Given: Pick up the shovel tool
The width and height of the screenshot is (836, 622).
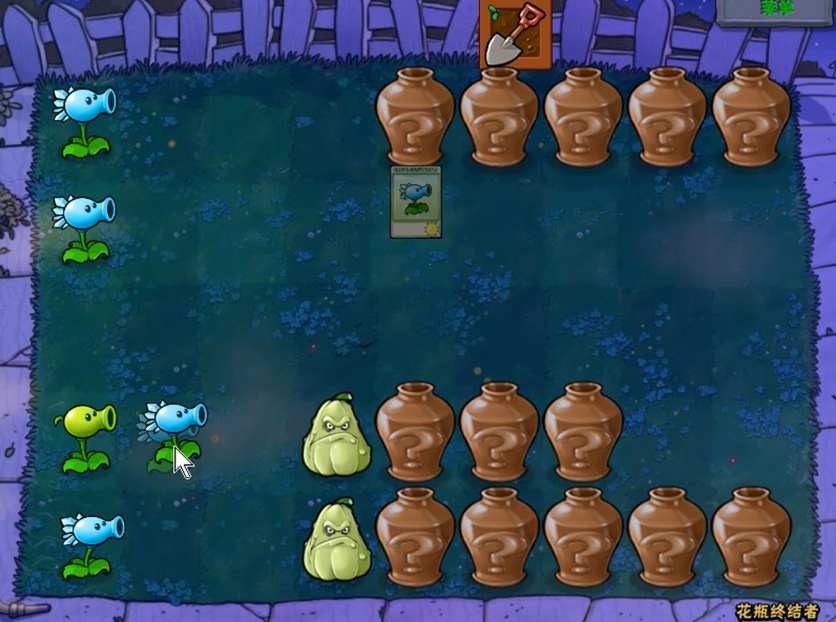Looking at the screenshot, I should pyautogui.click(x=514, y=34).
